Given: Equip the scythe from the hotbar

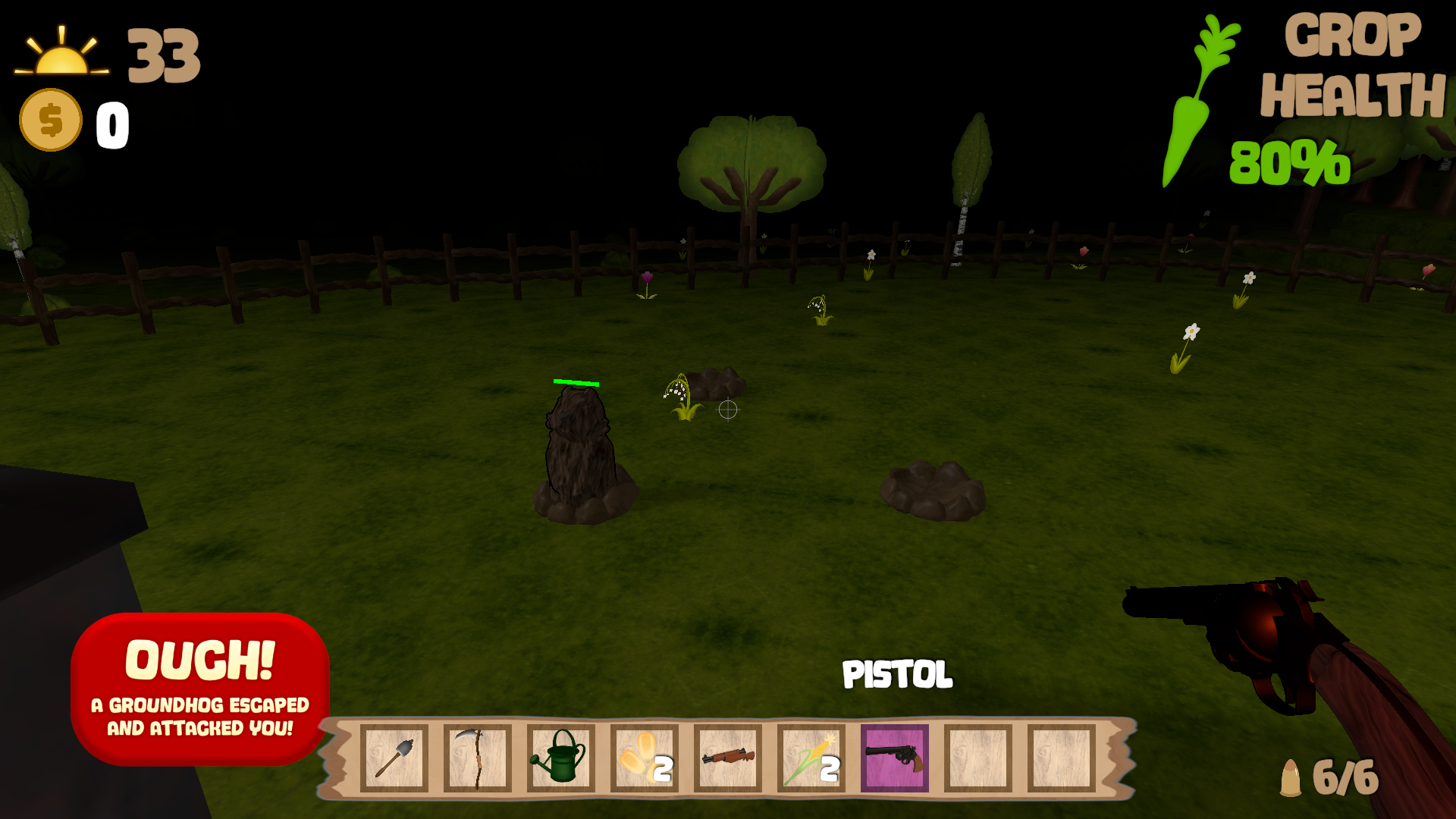Looking at the screenshot, I should coord(477,758).
